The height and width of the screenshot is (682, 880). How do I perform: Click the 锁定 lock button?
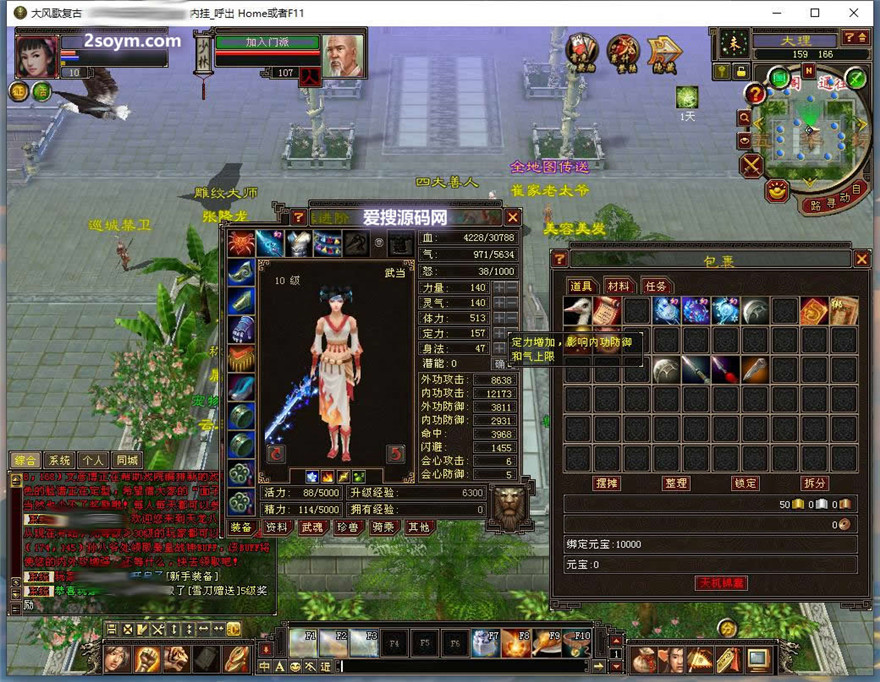click(x=745, y=483)
